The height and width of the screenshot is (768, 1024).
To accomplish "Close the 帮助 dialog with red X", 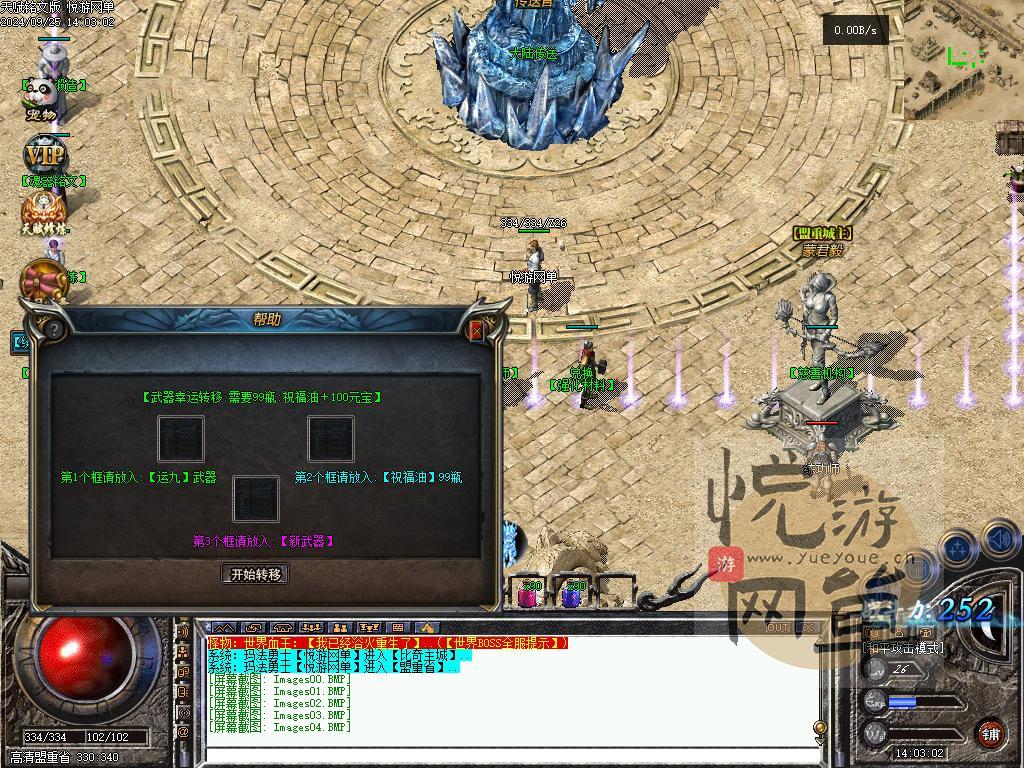I will point(476,329).
